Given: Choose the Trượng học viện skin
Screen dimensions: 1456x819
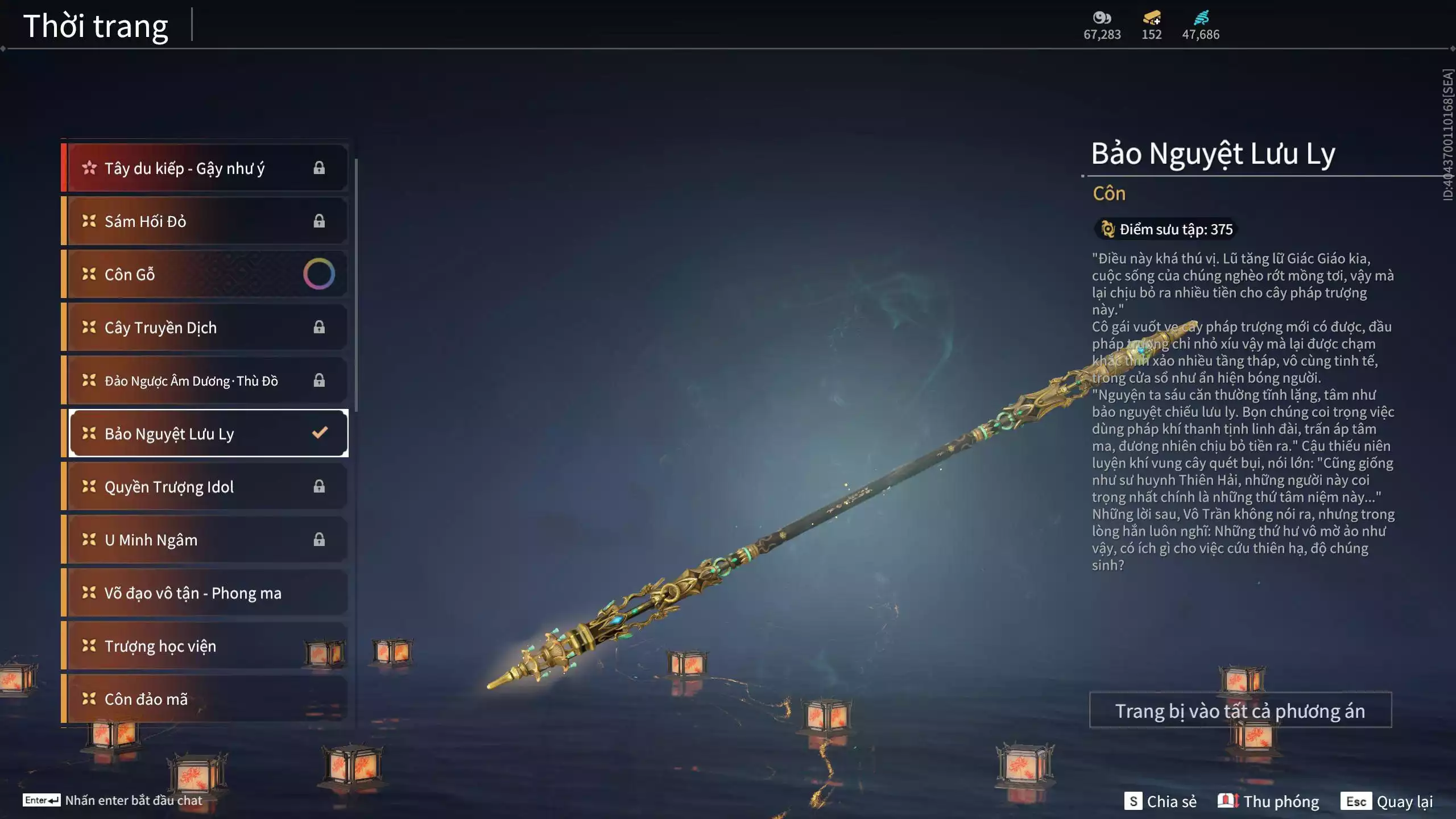Looking at the screenshot, I should (x=205, y=646).
